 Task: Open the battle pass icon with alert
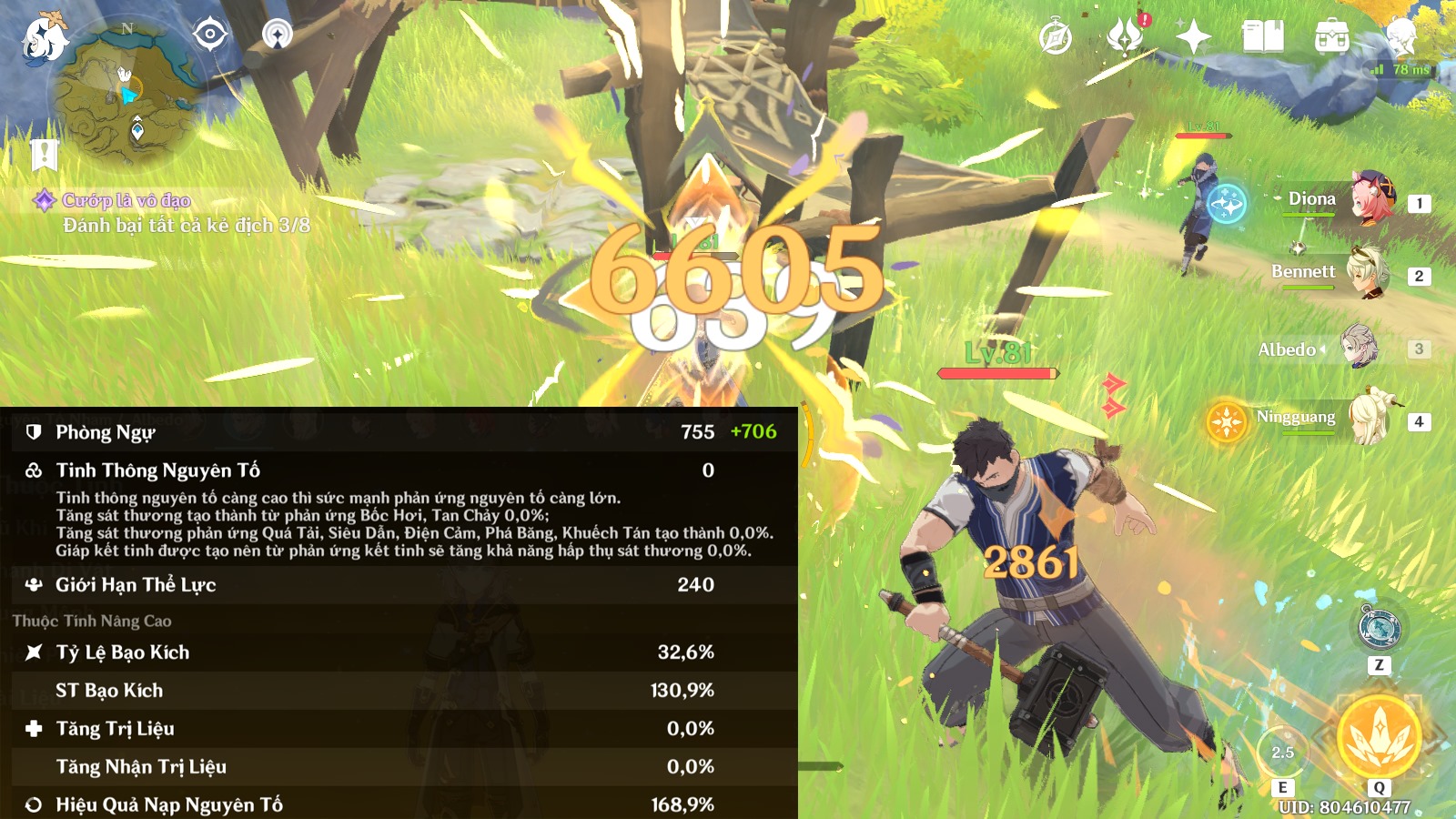coord(1126,35)
